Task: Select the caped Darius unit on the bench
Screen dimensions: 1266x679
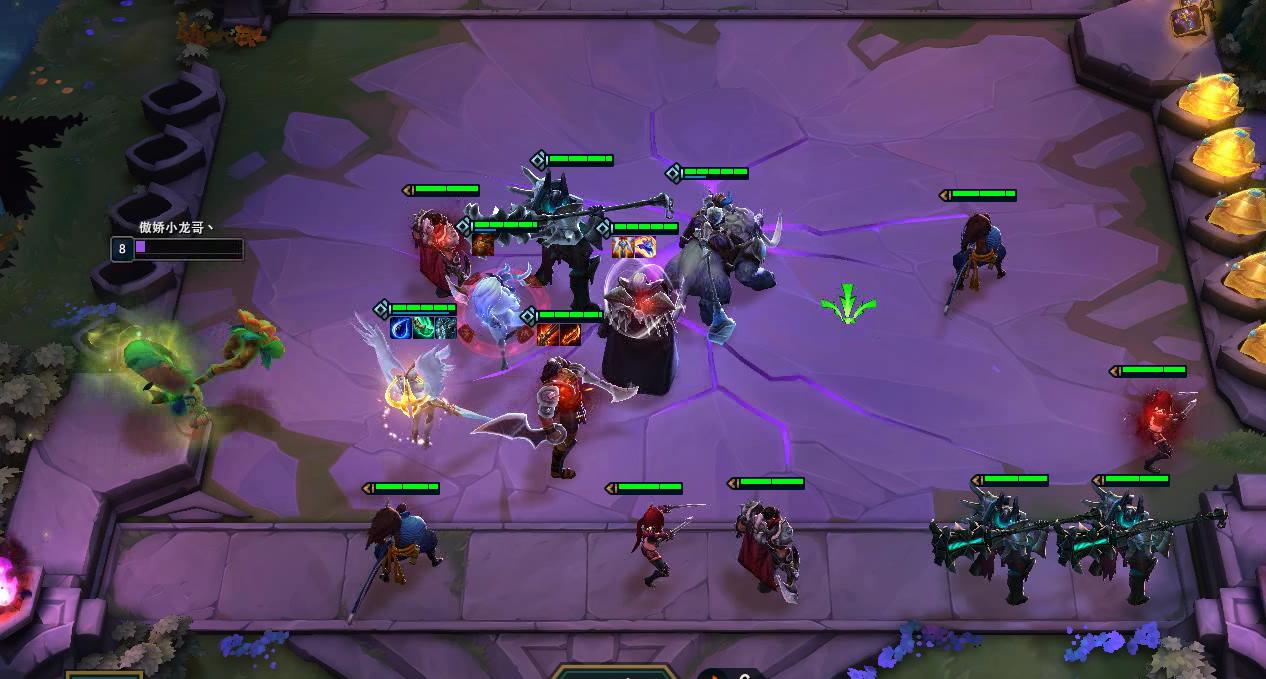Action: 767,545
